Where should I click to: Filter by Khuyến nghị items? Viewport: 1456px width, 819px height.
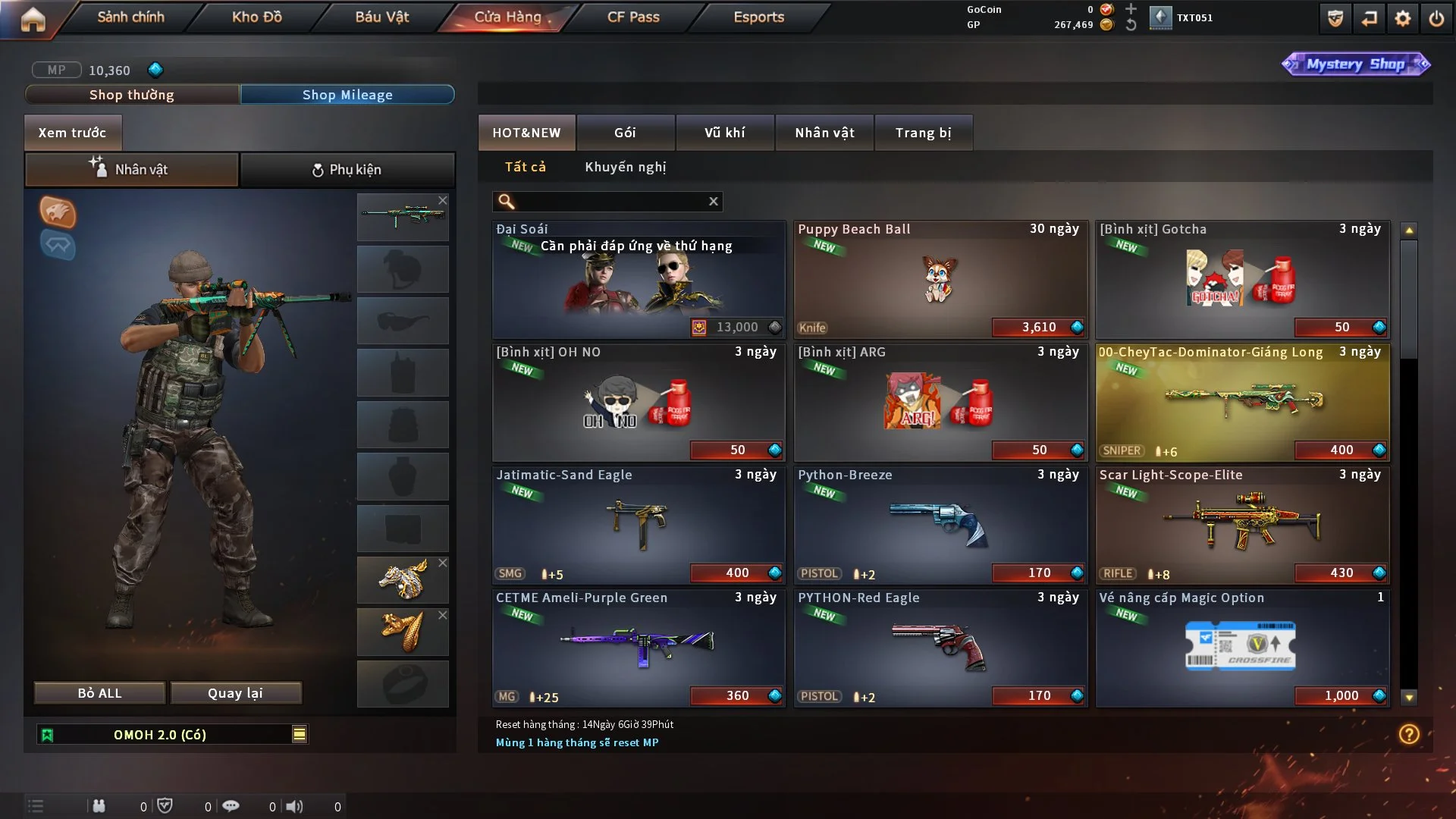coord(625,167)
